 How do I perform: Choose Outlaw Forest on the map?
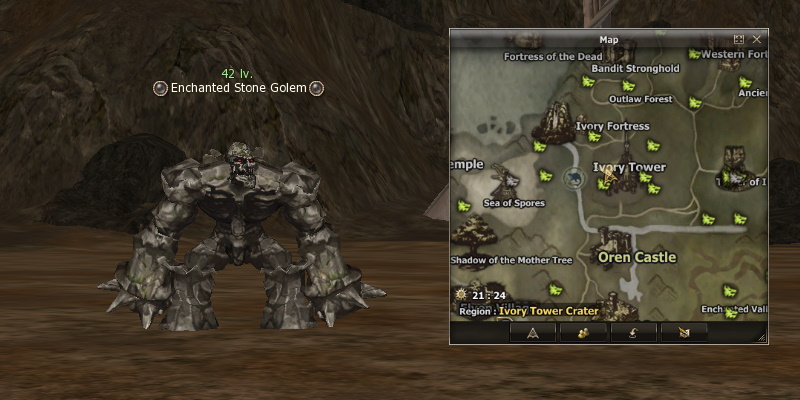click(640, 99)
